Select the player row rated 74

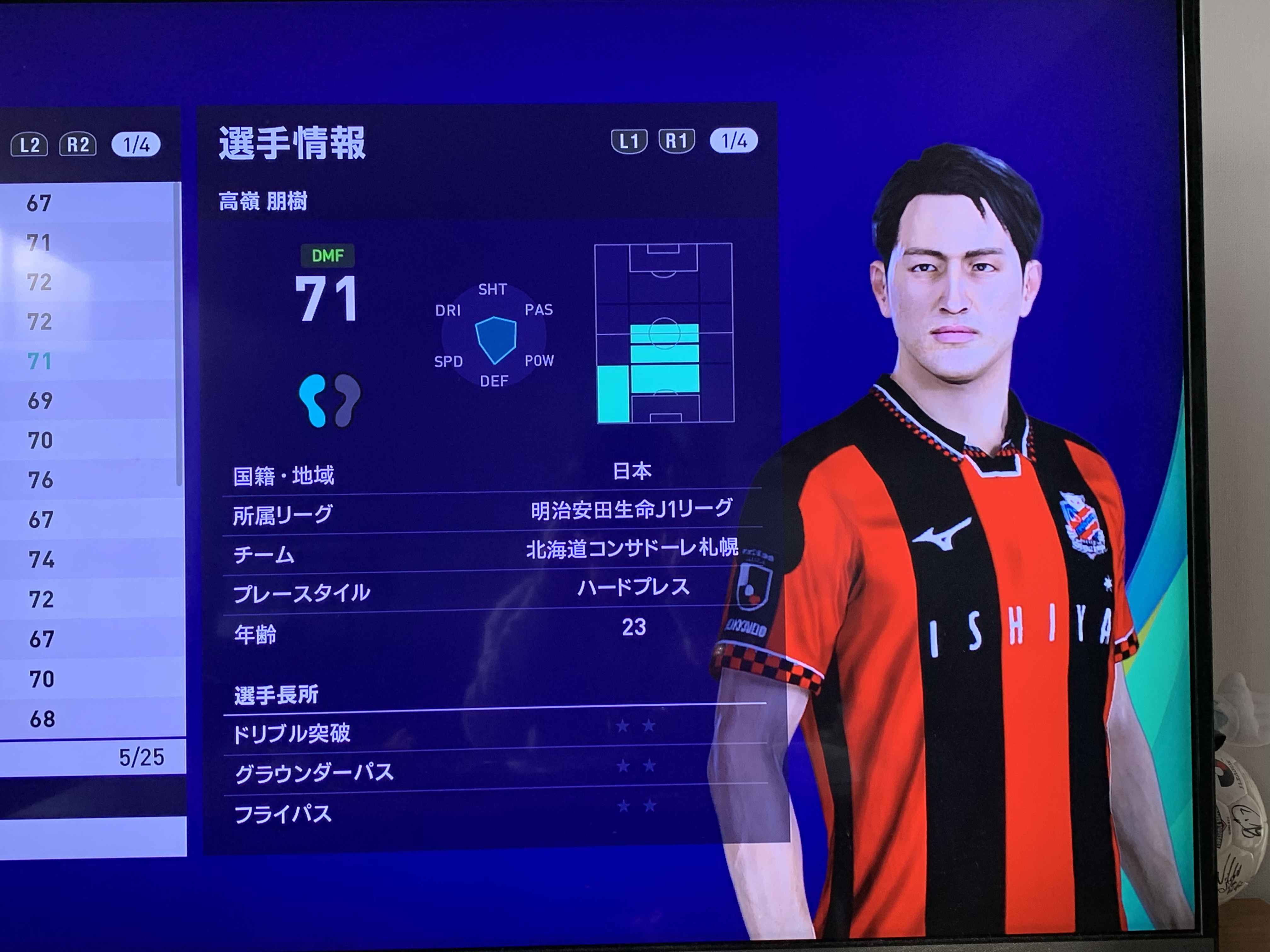(x=86, y=559)
